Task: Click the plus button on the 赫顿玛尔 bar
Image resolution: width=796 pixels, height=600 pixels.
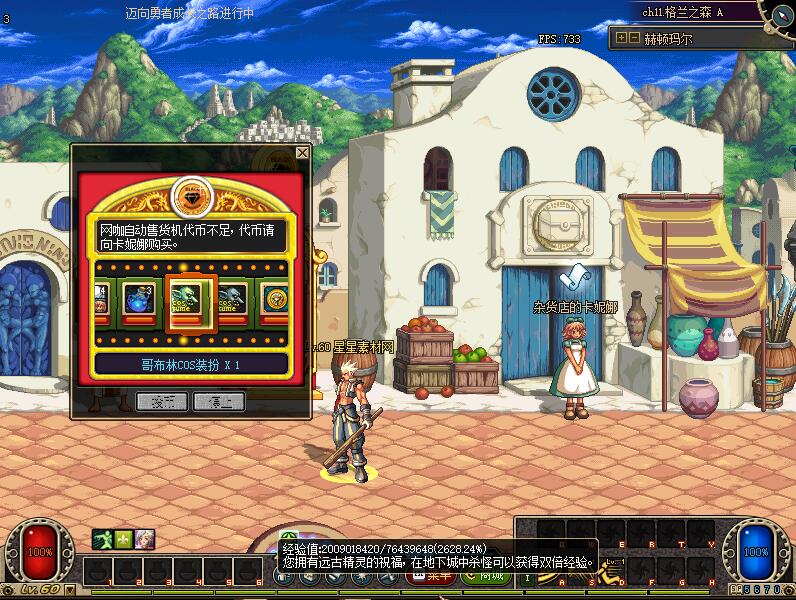Action: [x=621, y=38]
